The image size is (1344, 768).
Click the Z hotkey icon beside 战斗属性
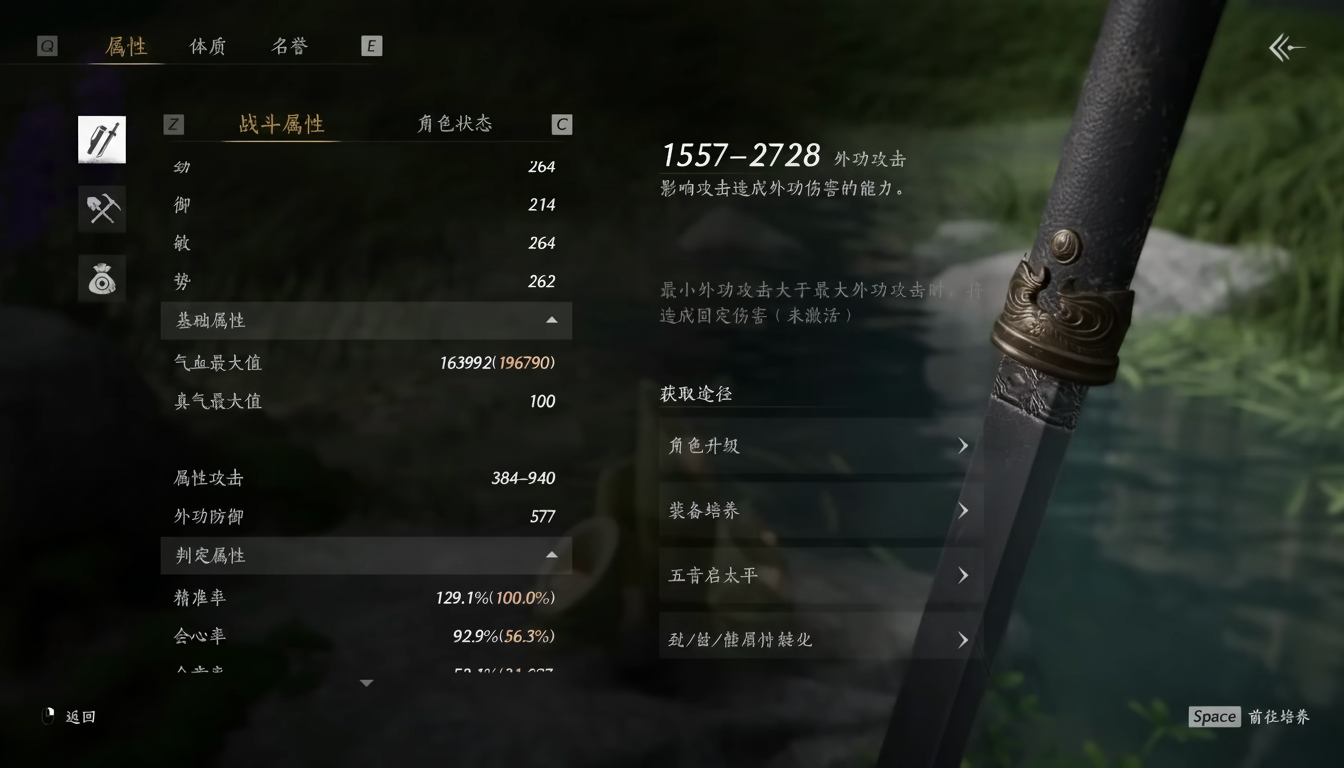click(x=173, y=124)
